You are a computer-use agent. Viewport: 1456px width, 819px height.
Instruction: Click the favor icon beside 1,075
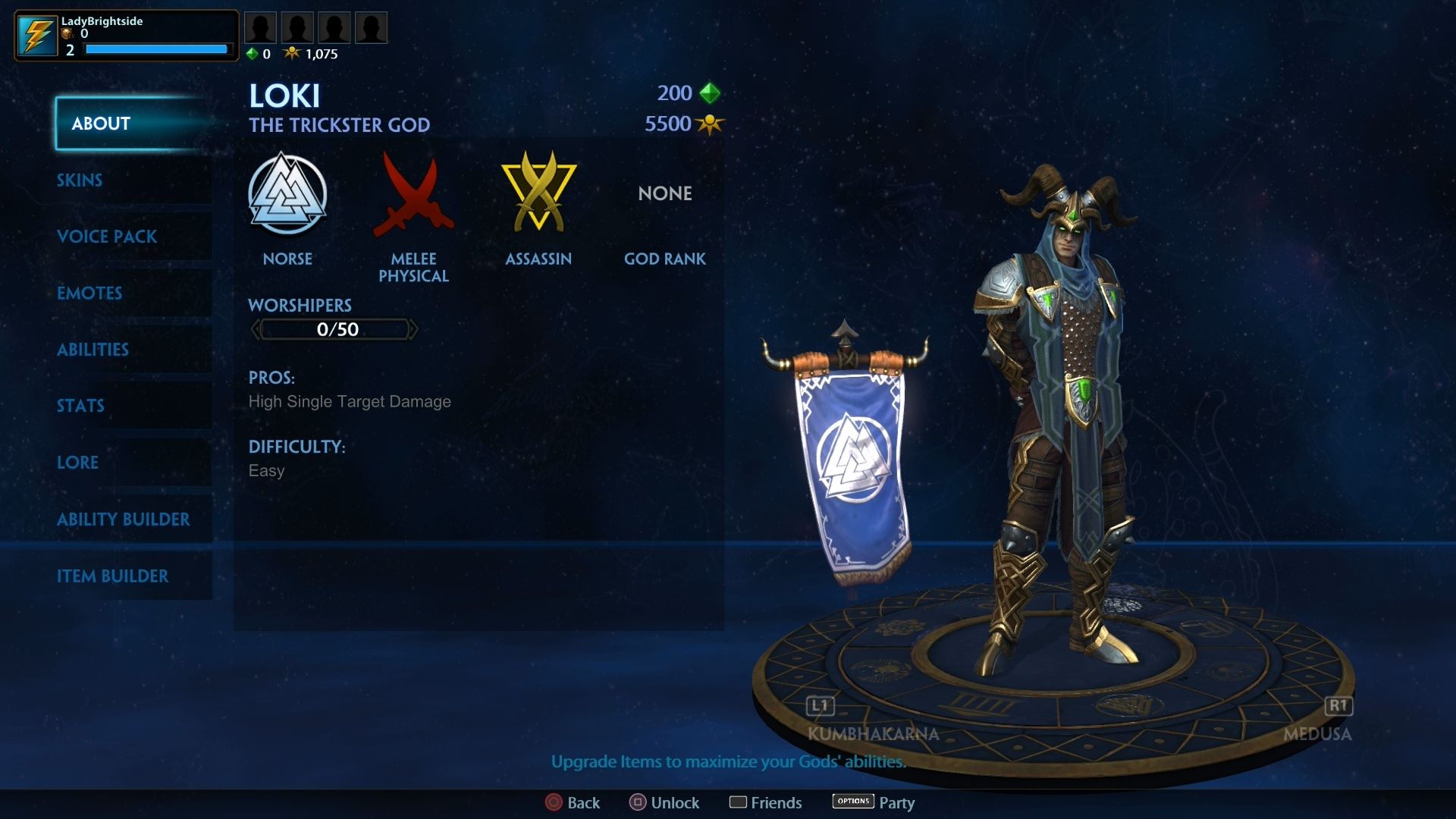point(293,53)
